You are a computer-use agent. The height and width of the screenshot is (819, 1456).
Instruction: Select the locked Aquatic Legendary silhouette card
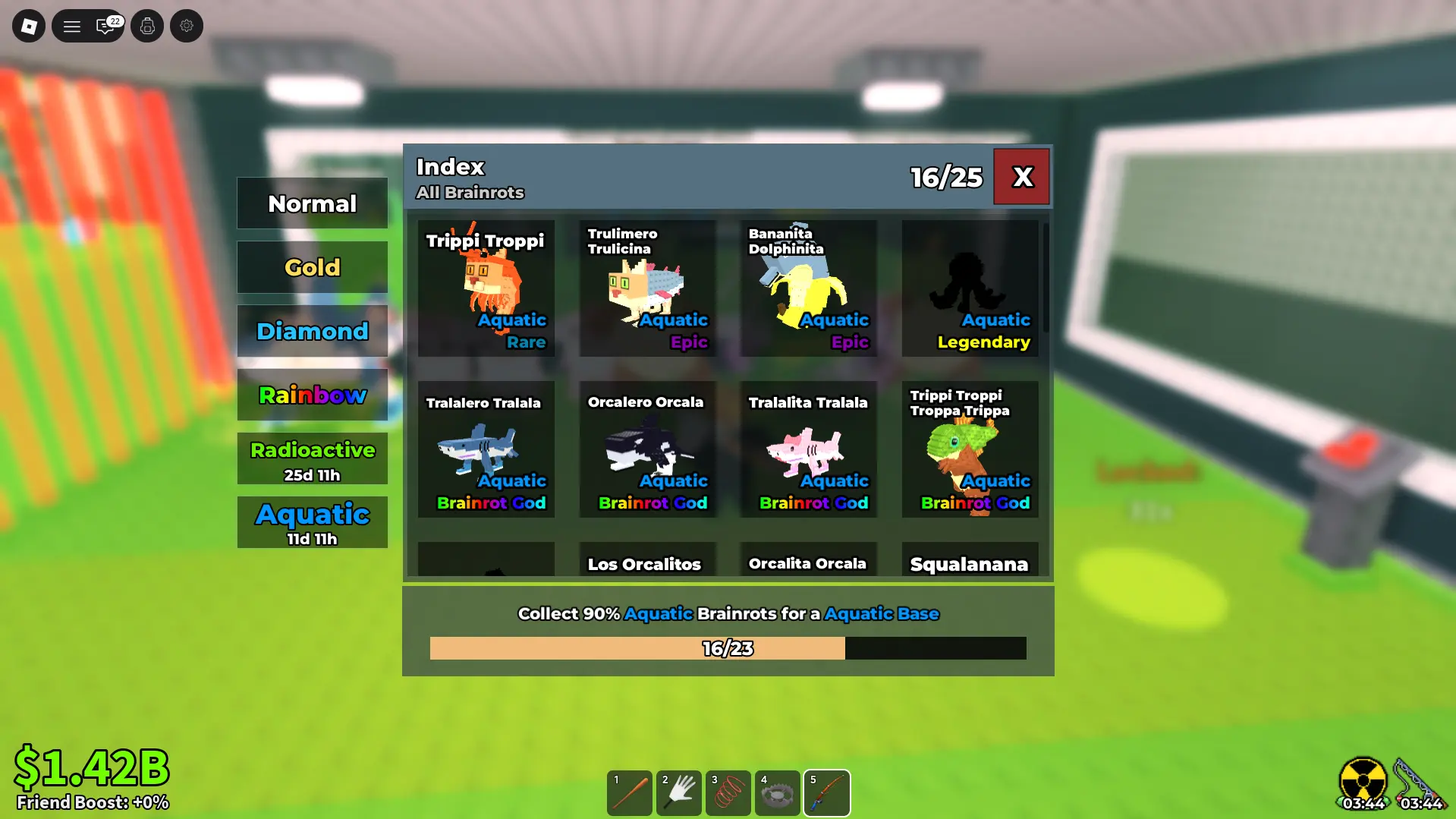click(x=970, y=288)
